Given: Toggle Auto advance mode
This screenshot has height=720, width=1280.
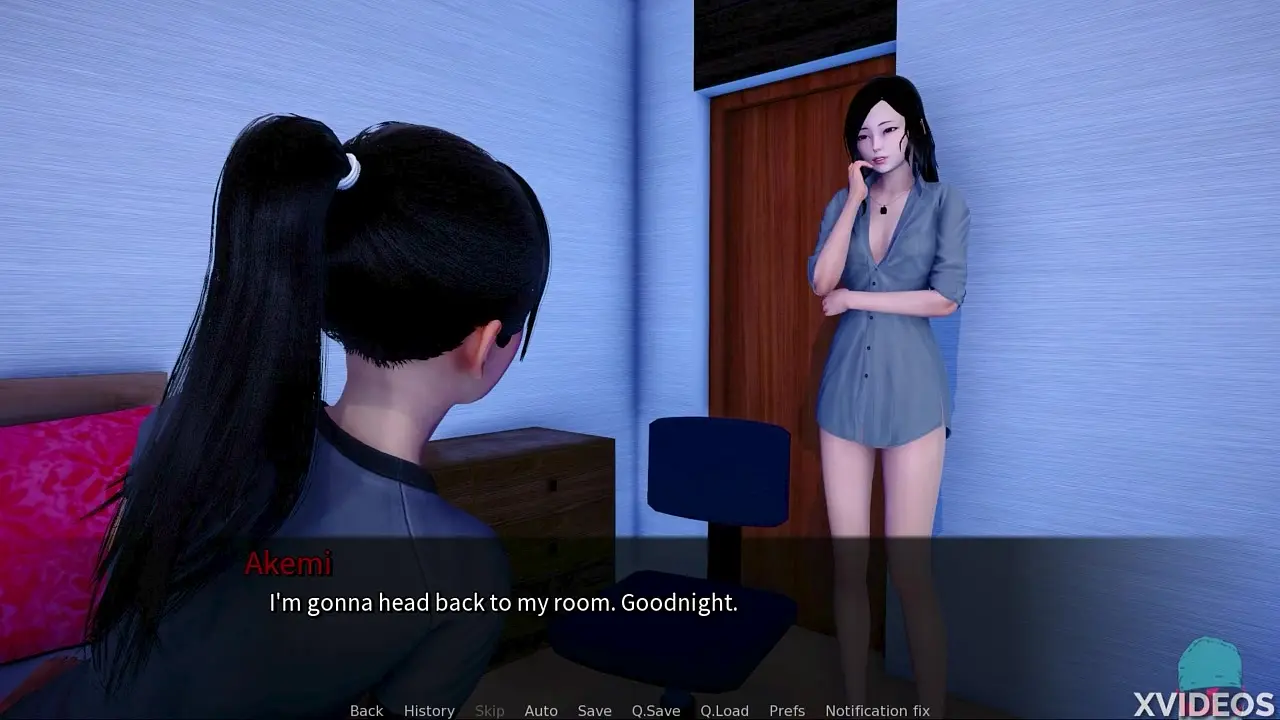Looking at the screenshot, I should tap(541, 710).
